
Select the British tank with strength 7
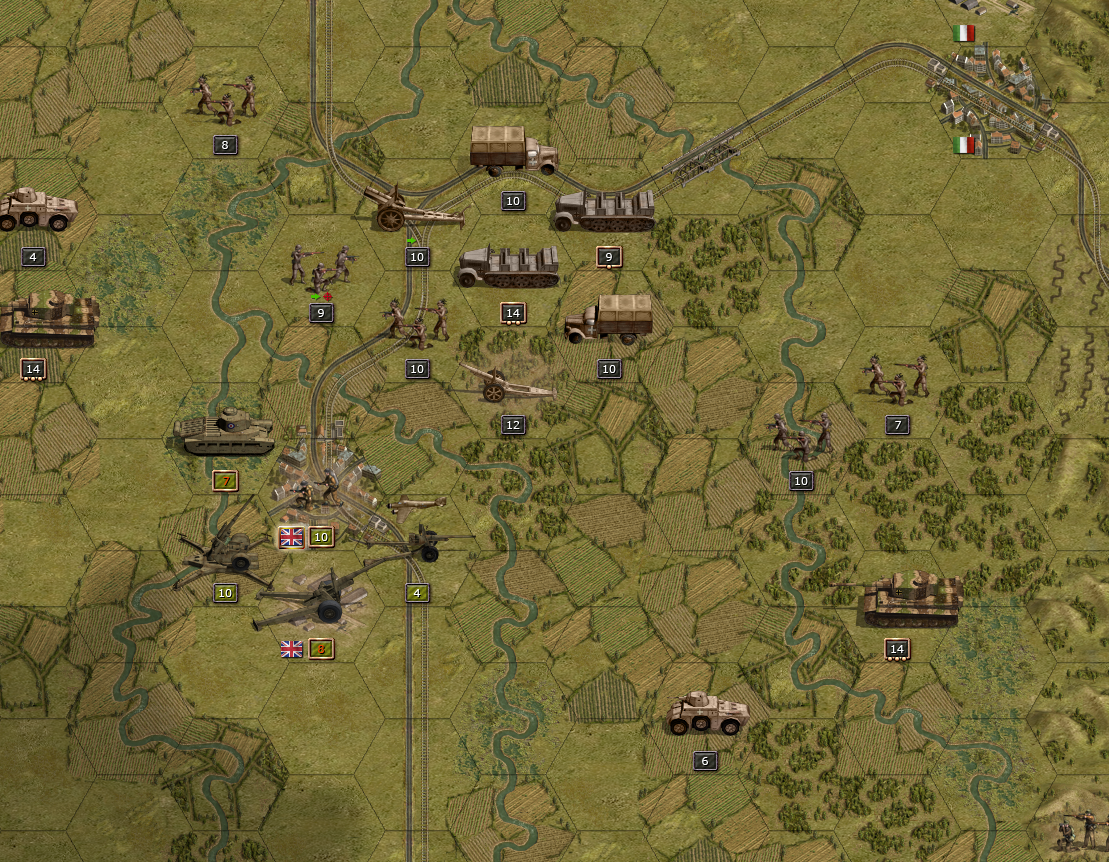(224, 431)
